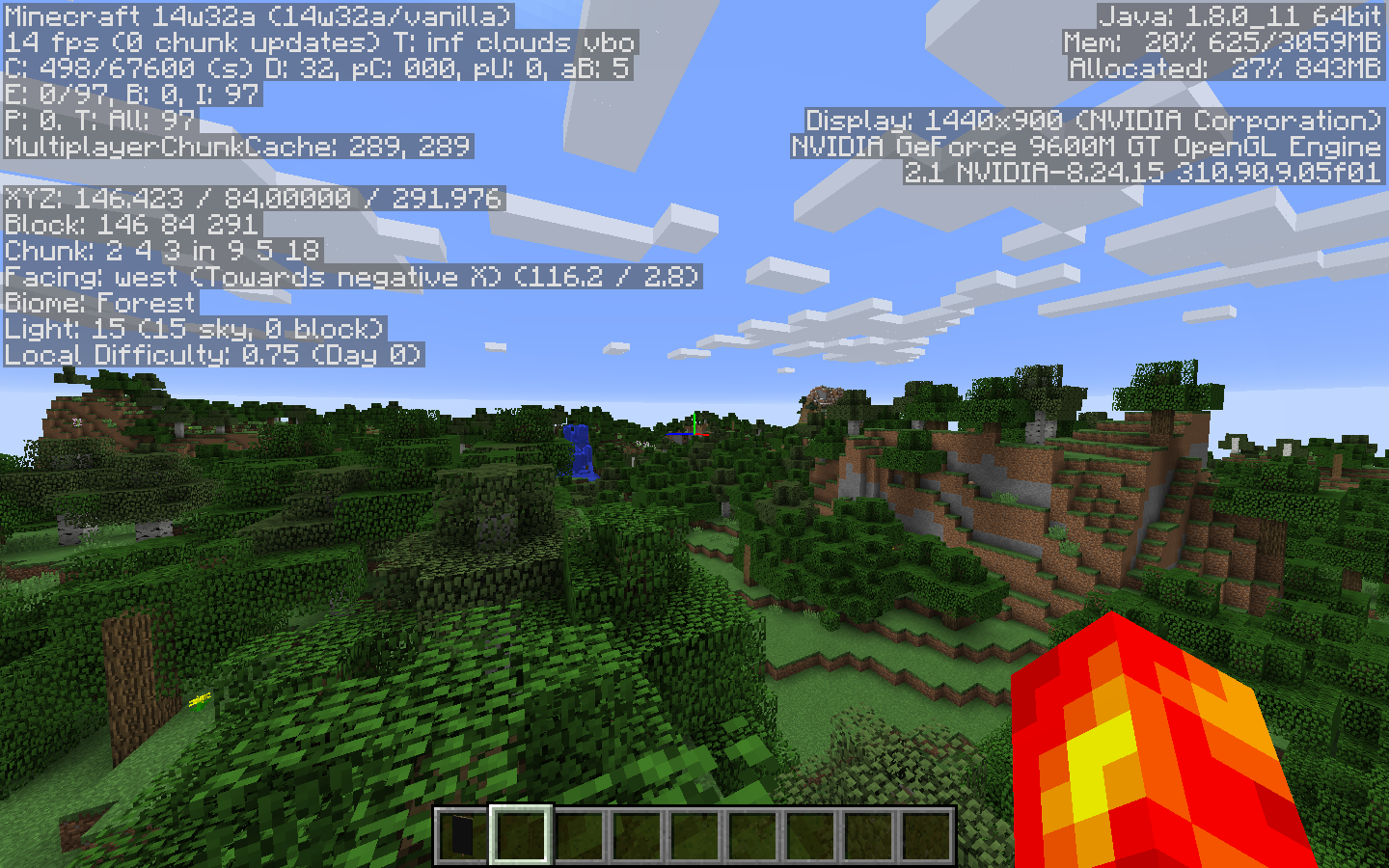Click the 'Light: 15' debug line
This screenshot has height=868, width=1389.
pyautogui.click(x=193, y=329)
